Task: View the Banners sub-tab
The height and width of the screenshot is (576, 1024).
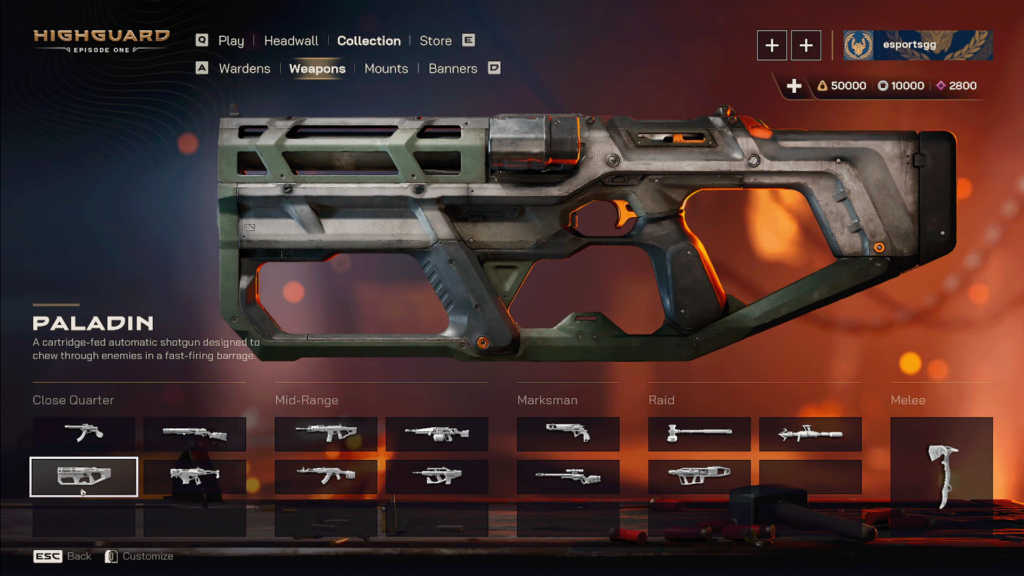Action: (x=452, y=69)
